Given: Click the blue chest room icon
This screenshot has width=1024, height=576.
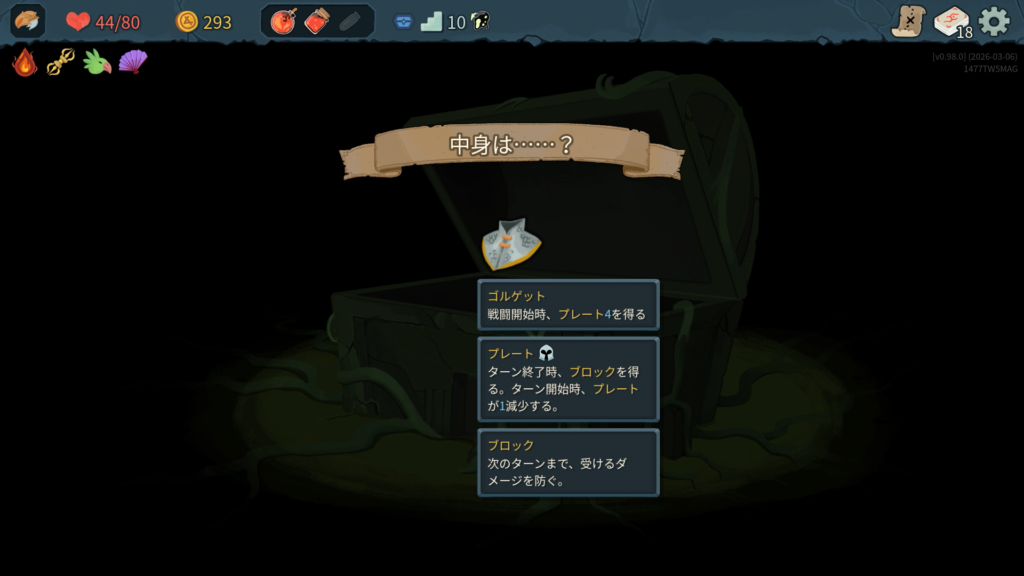Looking at the screenshot, I should pos(403,22).
